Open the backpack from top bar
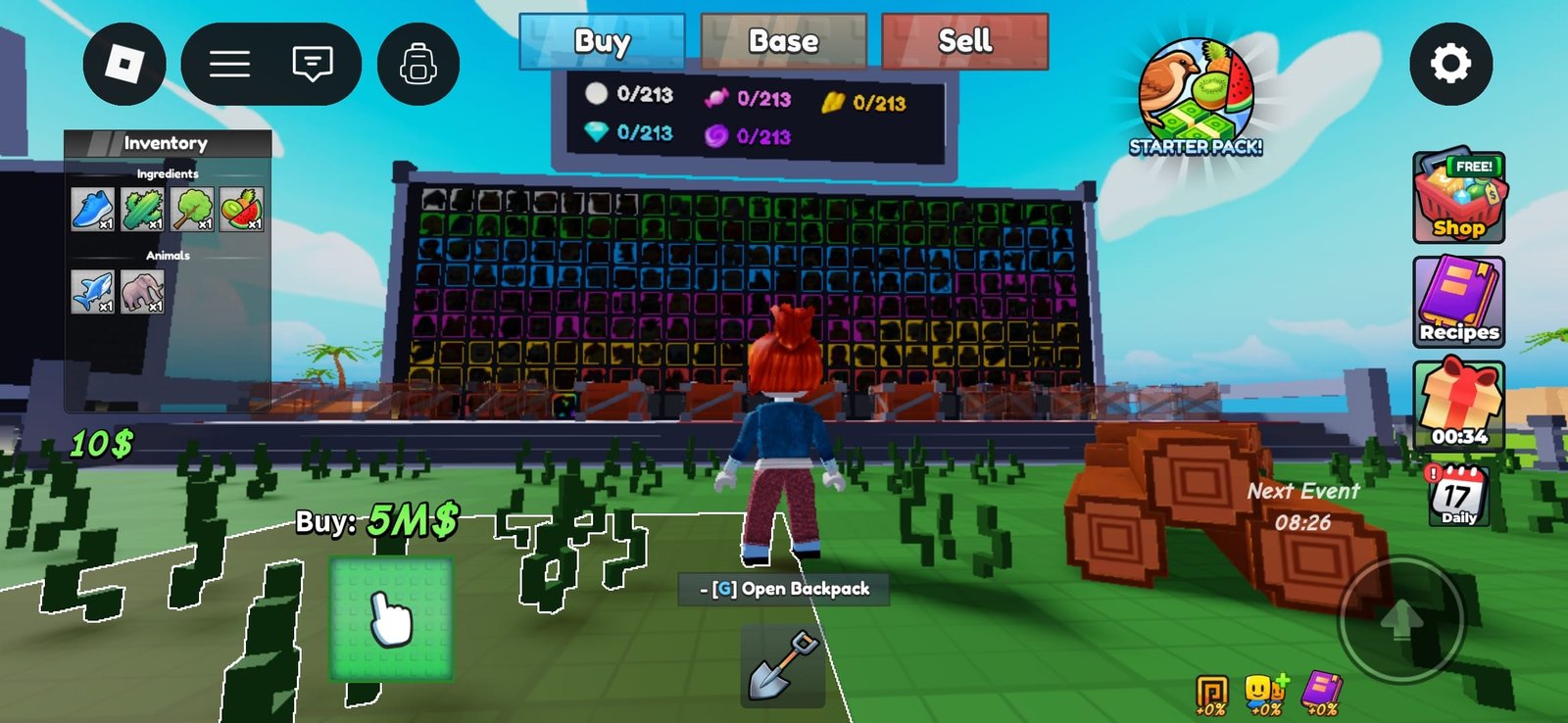1568x723 pixels. tap(418, 65)
